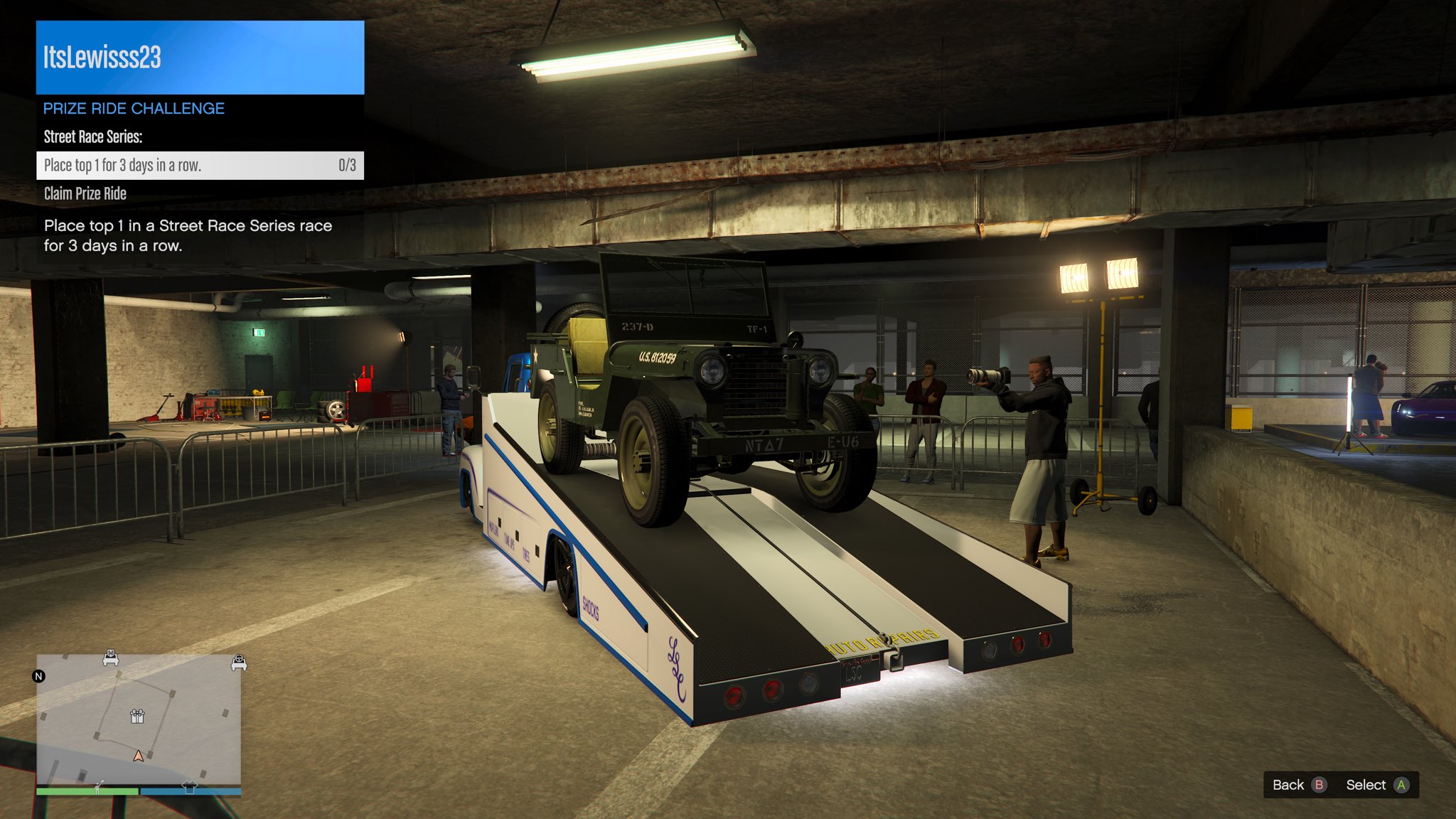Click the T-shirt clothing blip on minimap

tap(189, 787)
